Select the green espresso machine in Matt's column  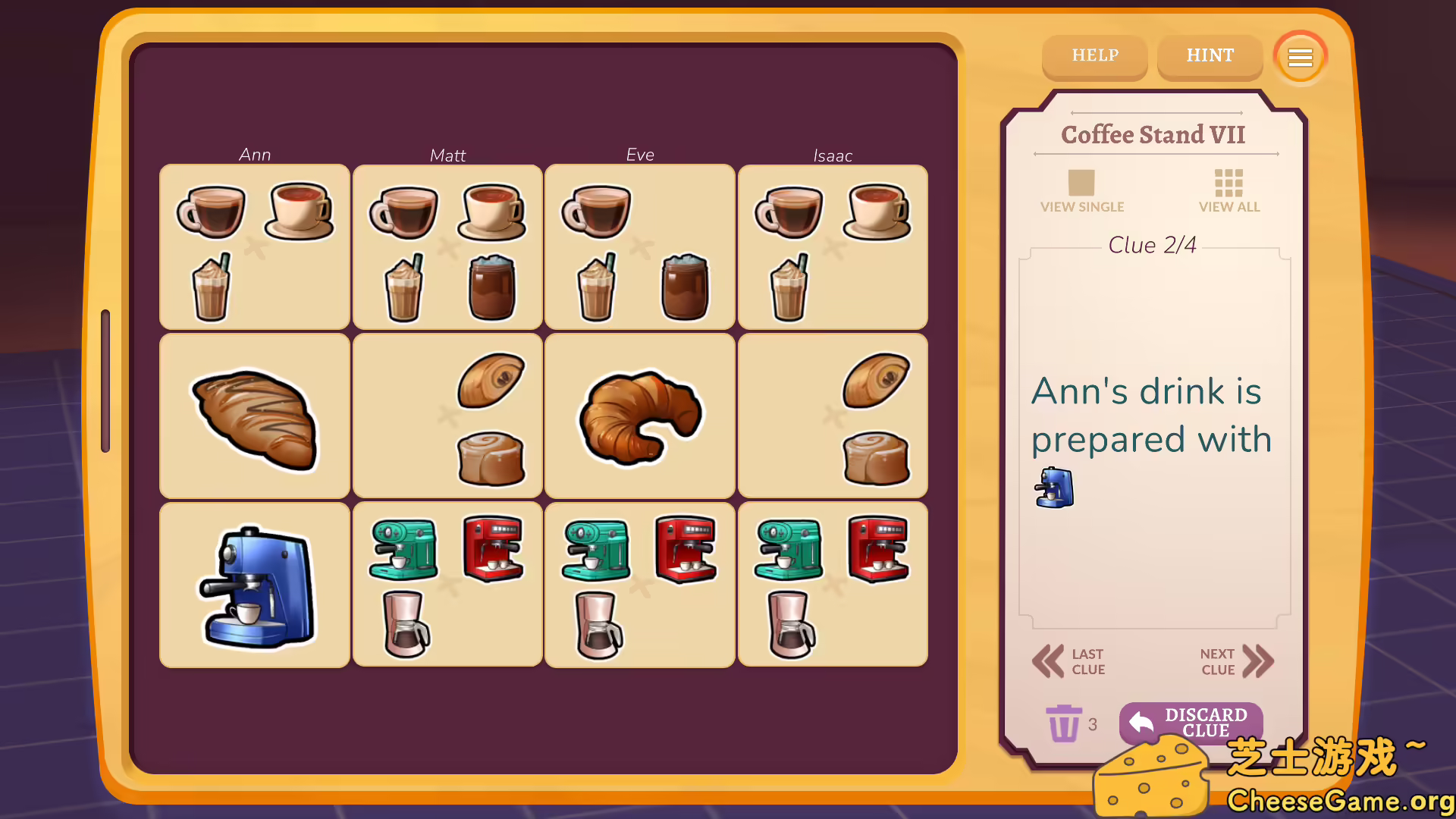(x=404, y=550)
